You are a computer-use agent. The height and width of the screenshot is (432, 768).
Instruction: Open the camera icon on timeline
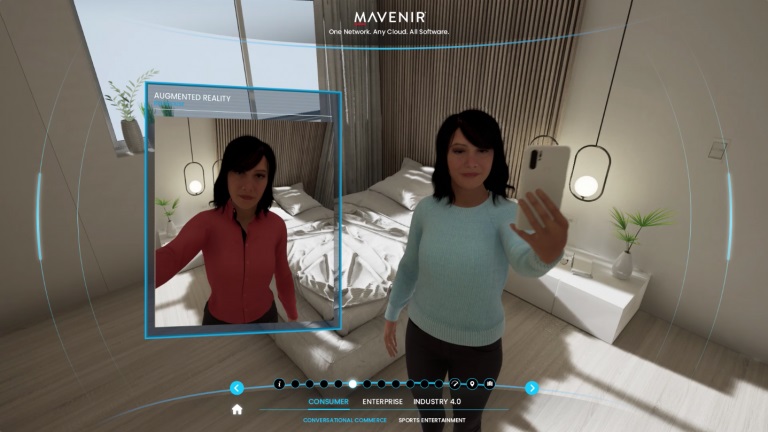490,384
